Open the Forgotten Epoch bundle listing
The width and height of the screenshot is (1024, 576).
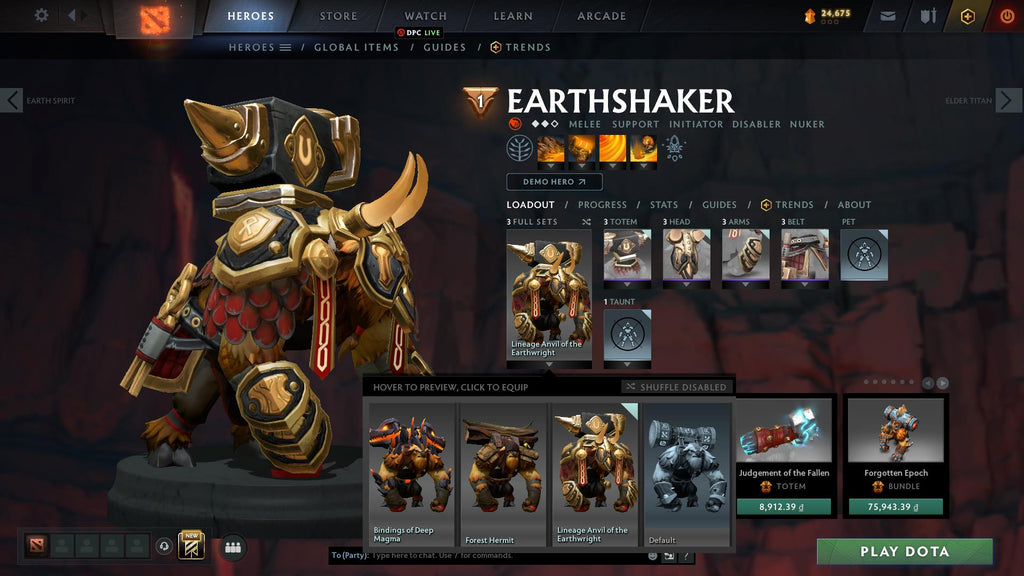[x=895, y=456]
